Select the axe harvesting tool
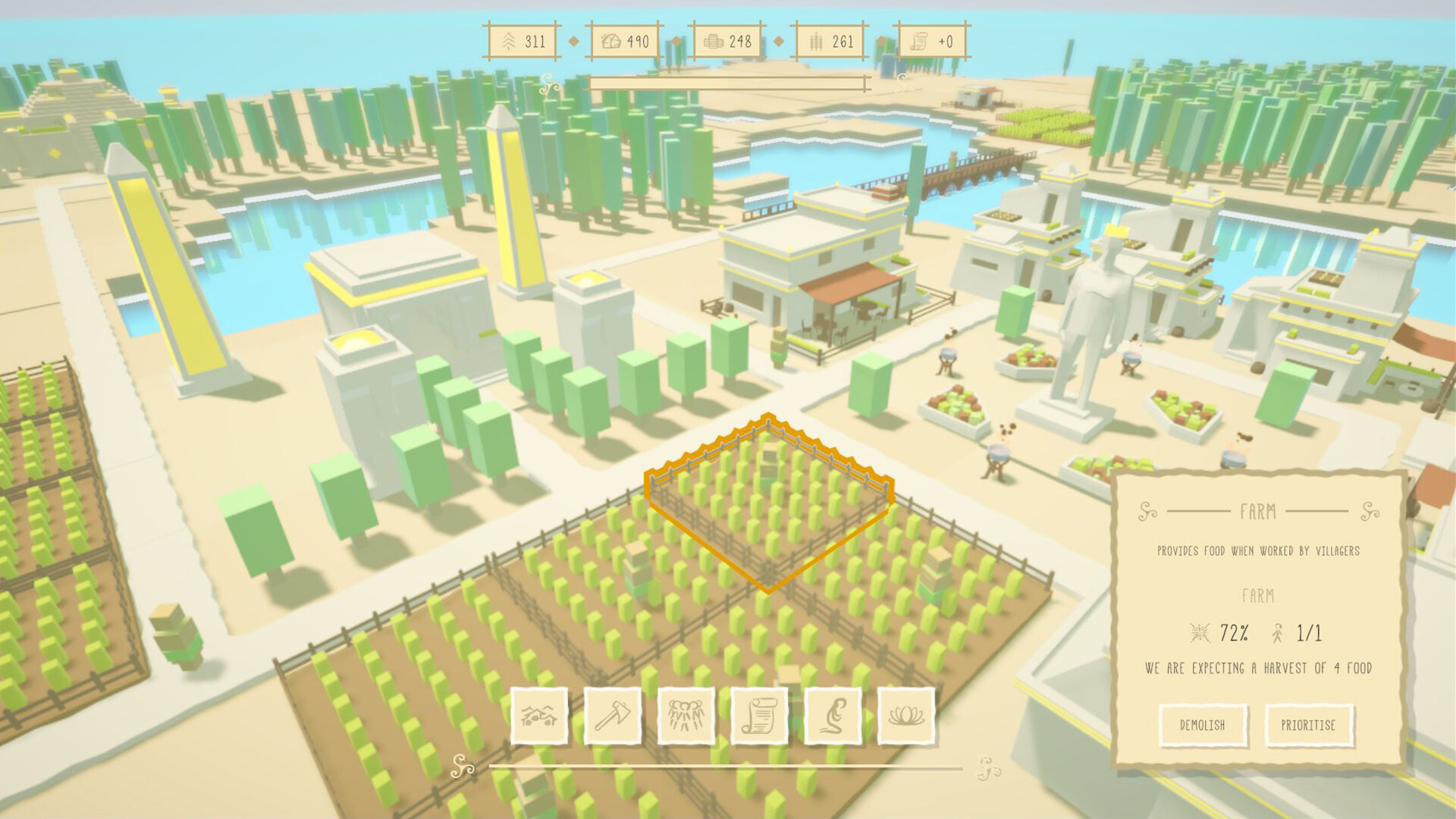This screenshot has width=1456, height=819. 614,716
